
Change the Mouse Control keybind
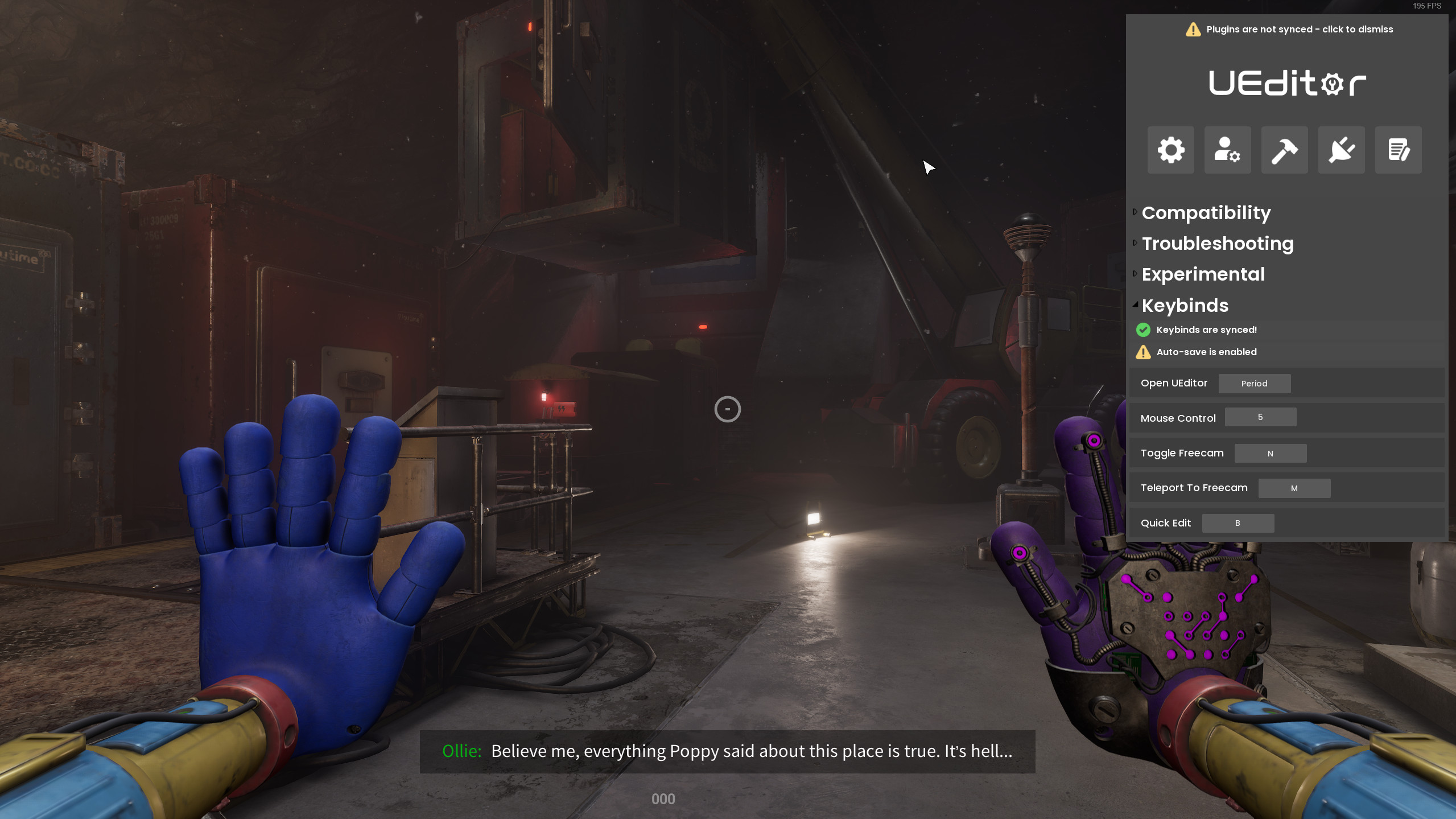1260,417
